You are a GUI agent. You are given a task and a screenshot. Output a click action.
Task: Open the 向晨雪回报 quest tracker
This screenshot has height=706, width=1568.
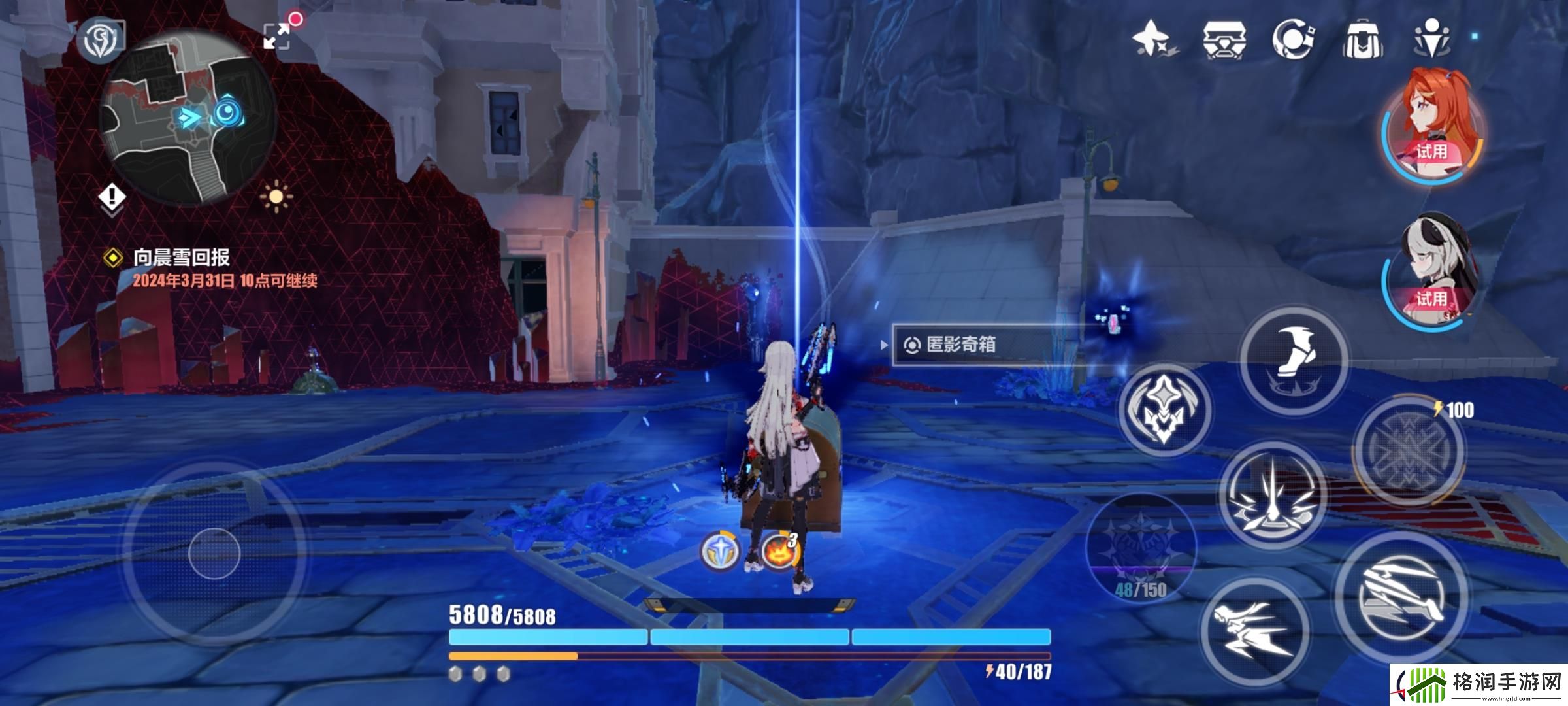tap(182, 258)
